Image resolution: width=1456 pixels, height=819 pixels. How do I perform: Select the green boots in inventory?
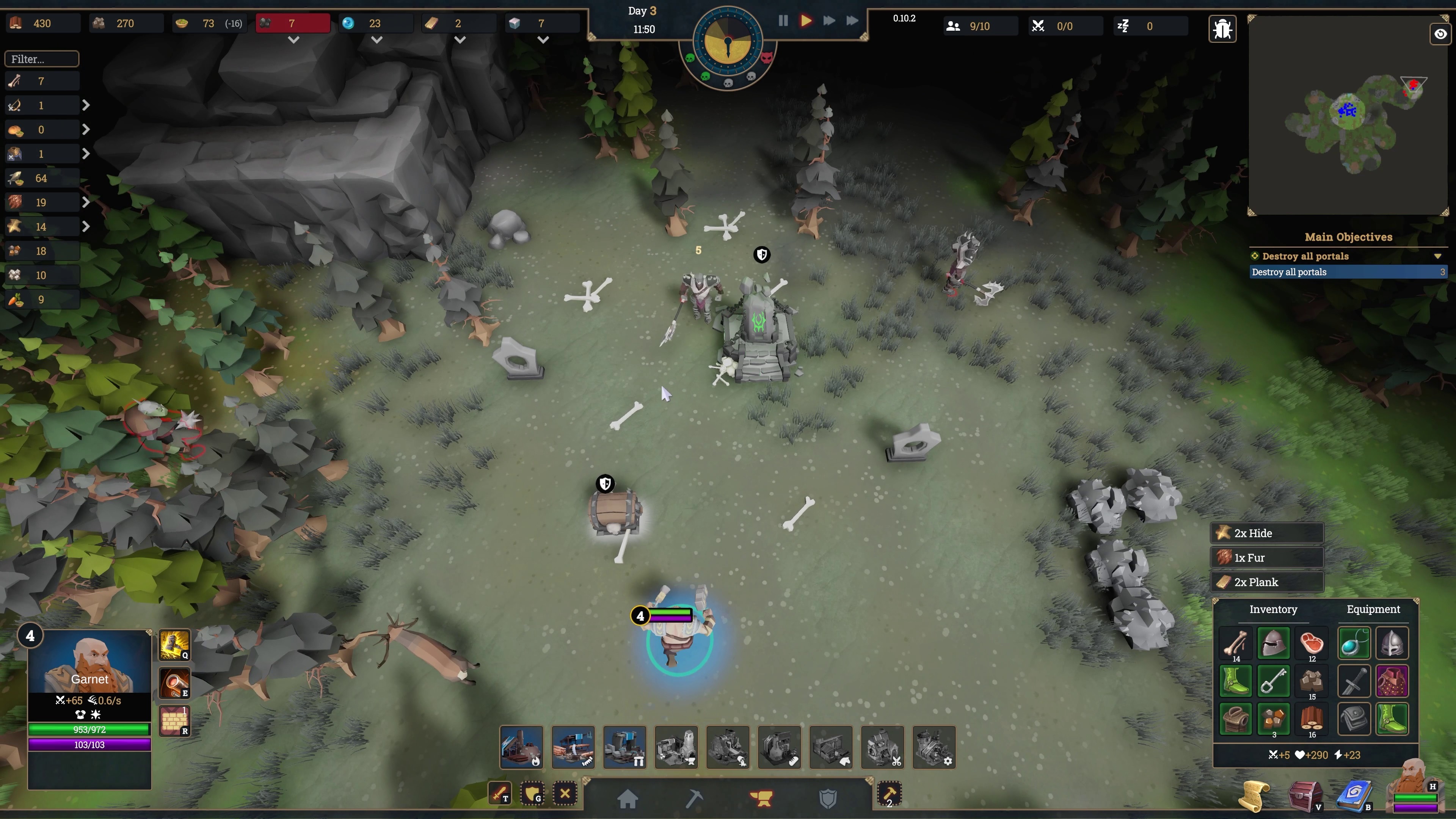1236,681
